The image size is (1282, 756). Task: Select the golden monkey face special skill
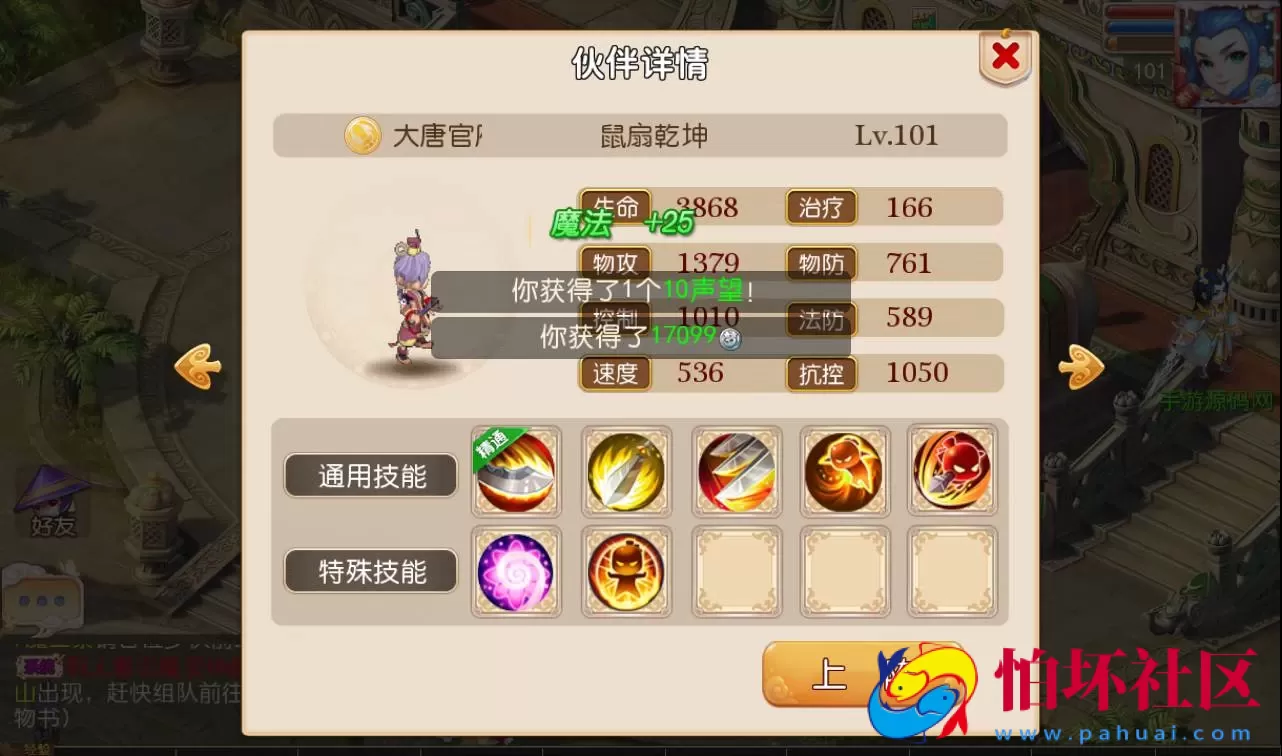(627, 571)
